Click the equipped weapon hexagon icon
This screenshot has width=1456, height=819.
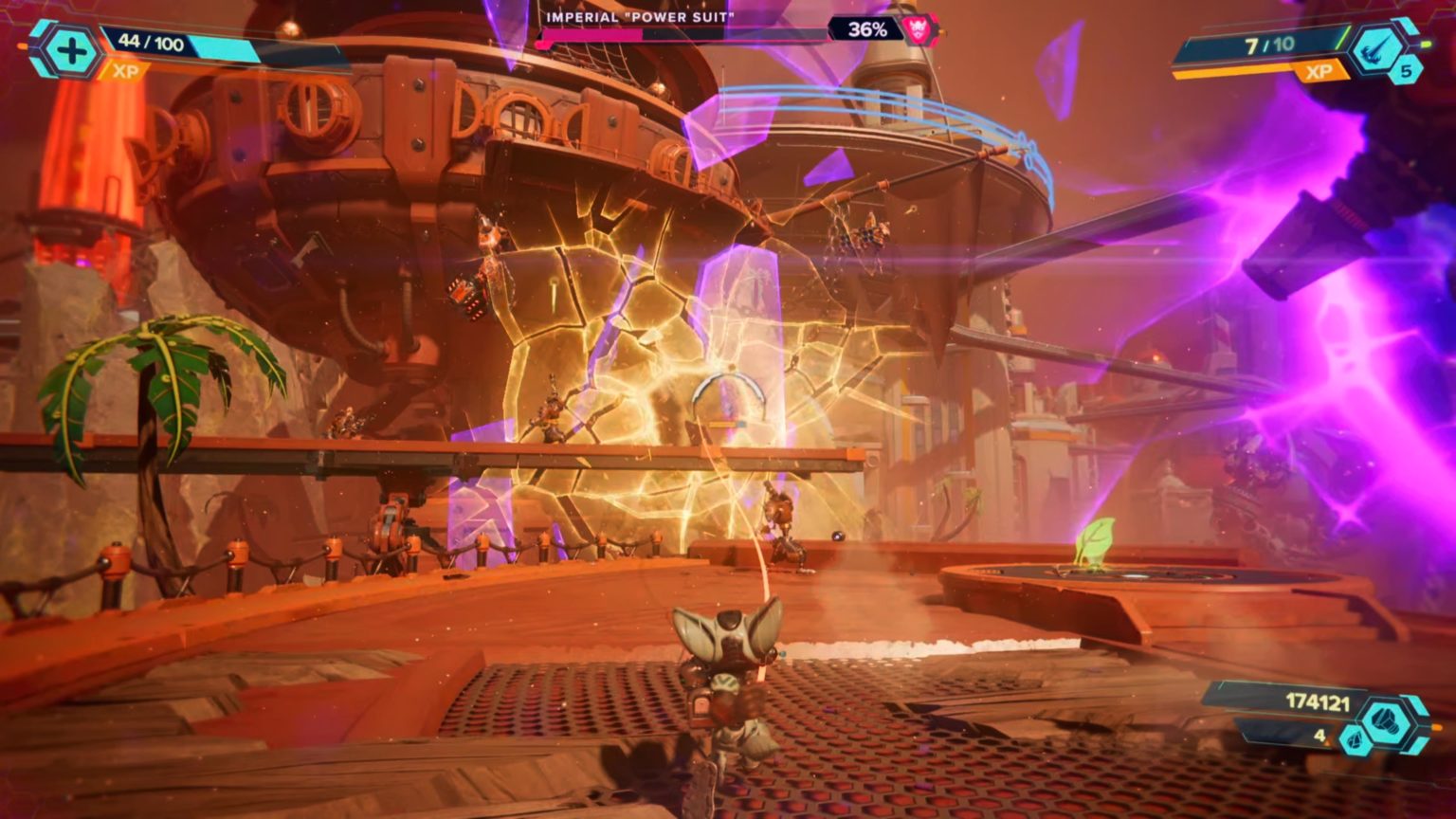pos(1376,47)
